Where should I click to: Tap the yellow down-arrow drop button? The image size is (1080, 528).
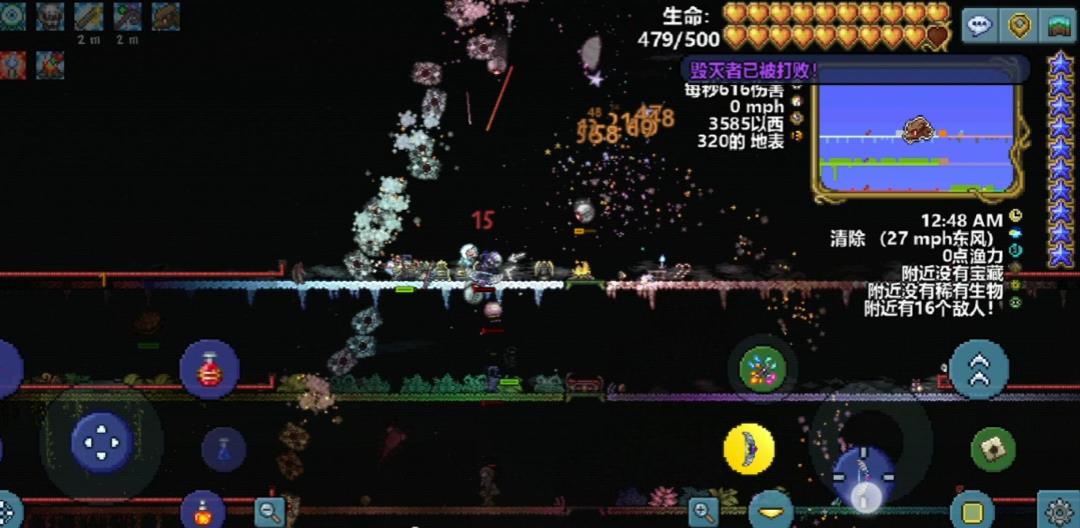[x=771, y=512]
